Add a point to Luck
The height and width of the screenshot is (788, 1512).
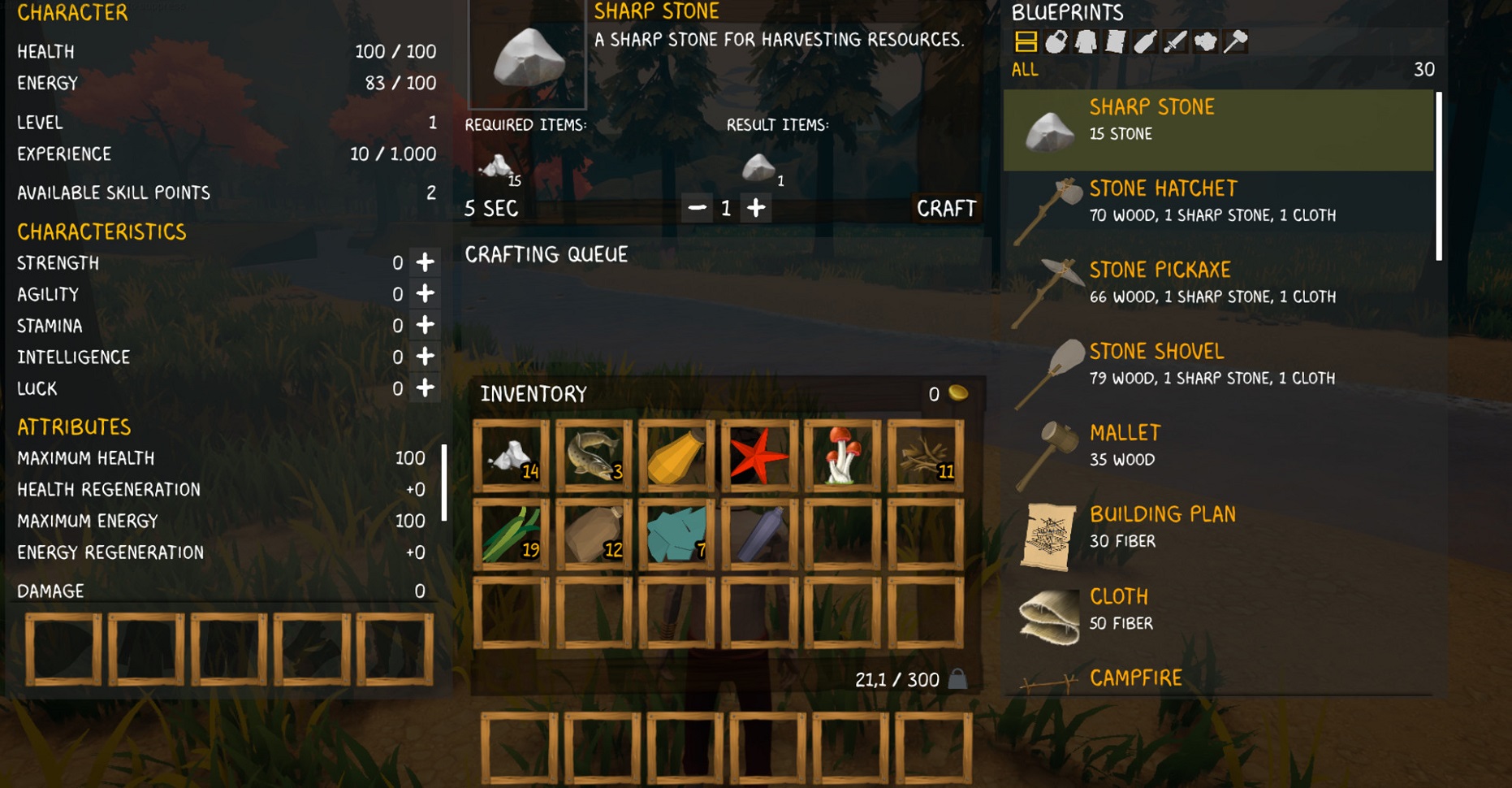pyautogui.click(x=425, y=388)
